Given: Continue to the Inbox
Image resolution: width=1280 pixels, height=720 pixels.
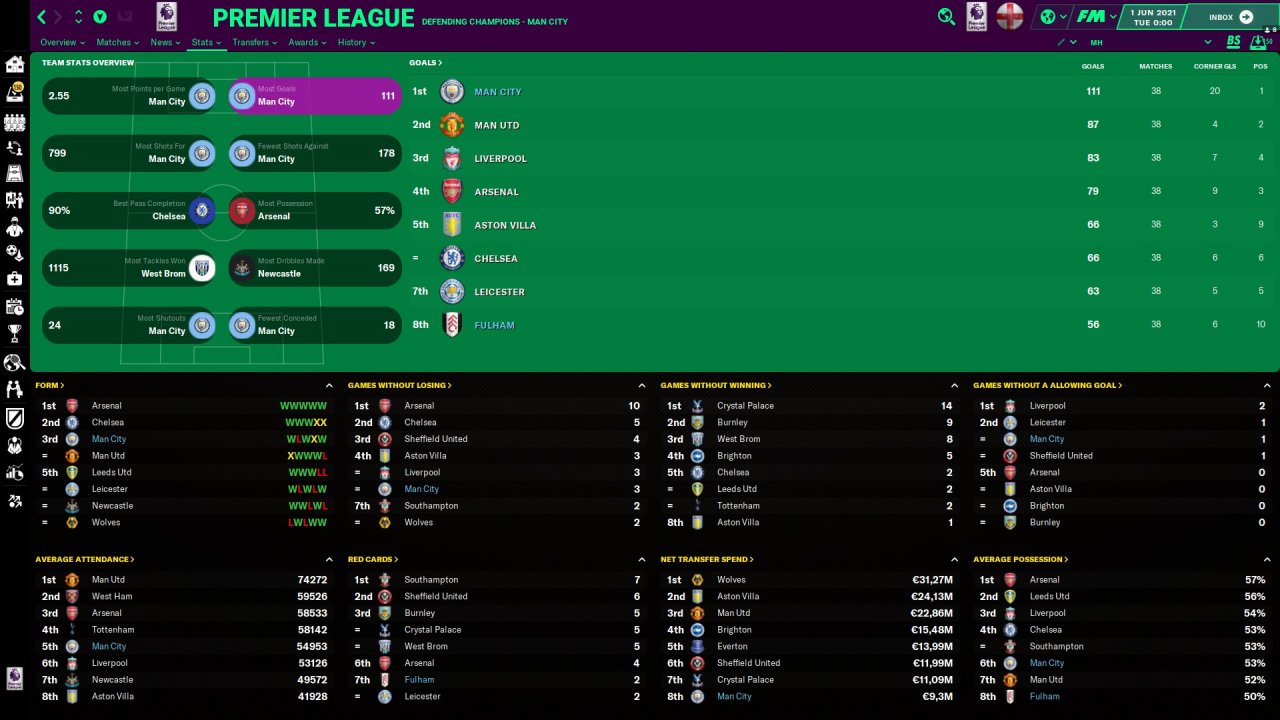Looking at the screenshot, I should 1230,17.
